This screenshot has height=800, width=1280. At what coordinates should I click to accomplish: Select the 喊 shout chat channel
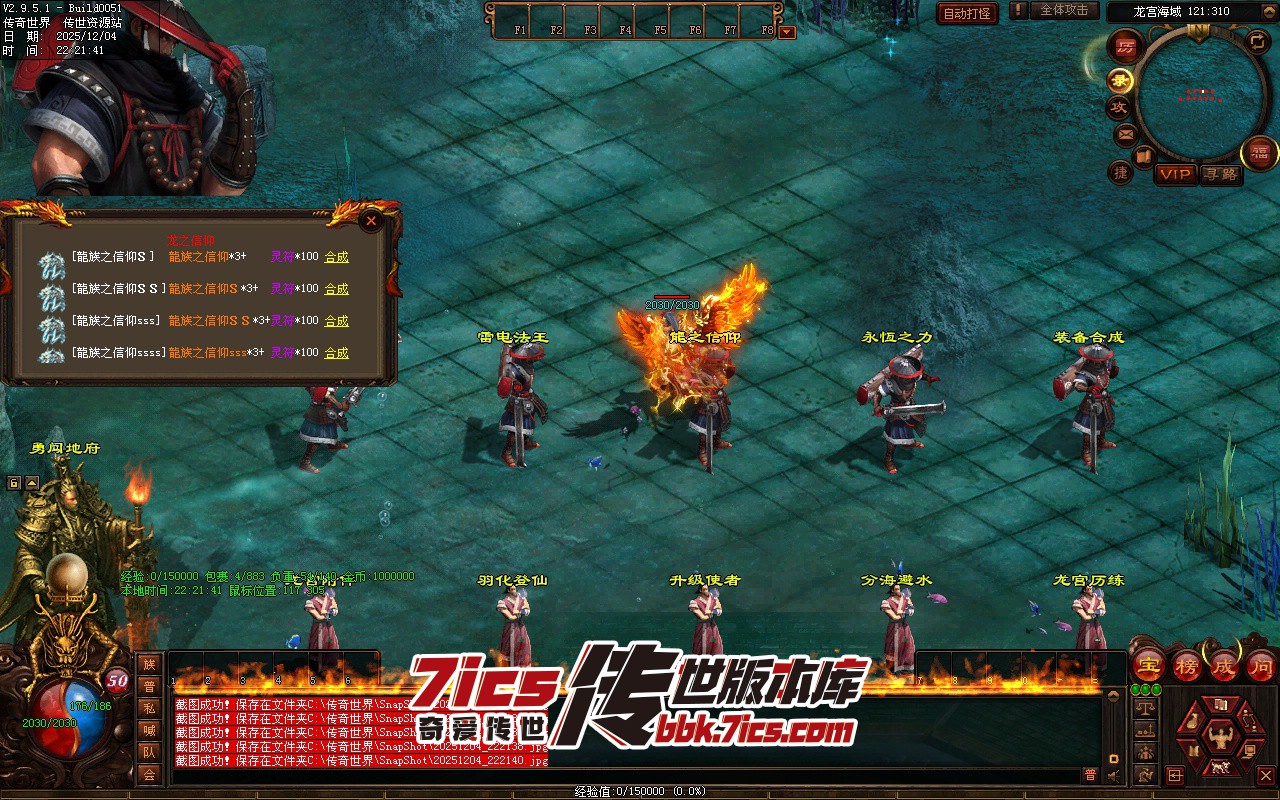[x=149, y=730]
